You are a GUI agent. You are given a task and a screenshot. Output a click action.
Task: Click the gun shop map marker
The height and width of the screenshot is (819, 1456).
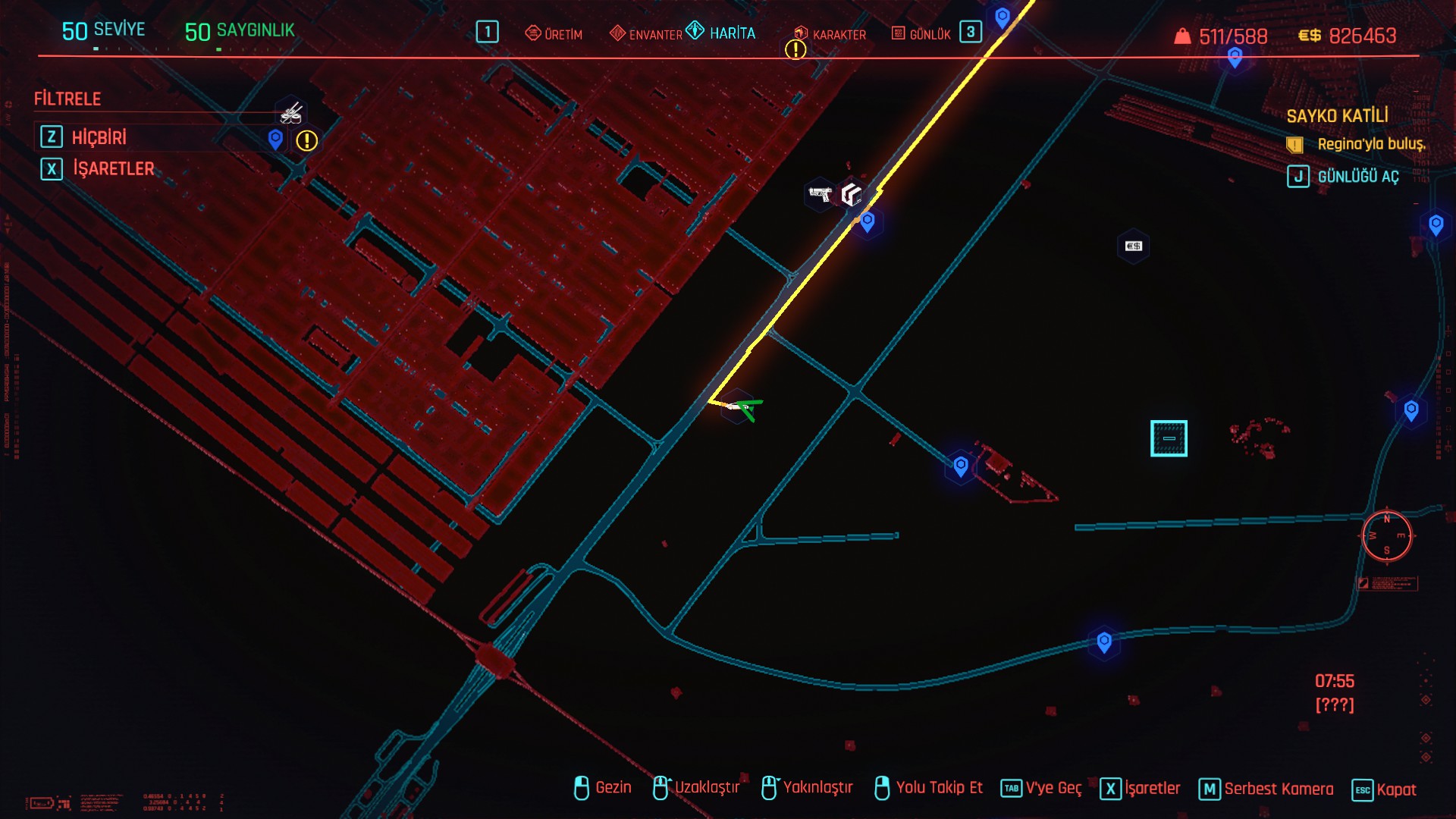tap(820, 194)
